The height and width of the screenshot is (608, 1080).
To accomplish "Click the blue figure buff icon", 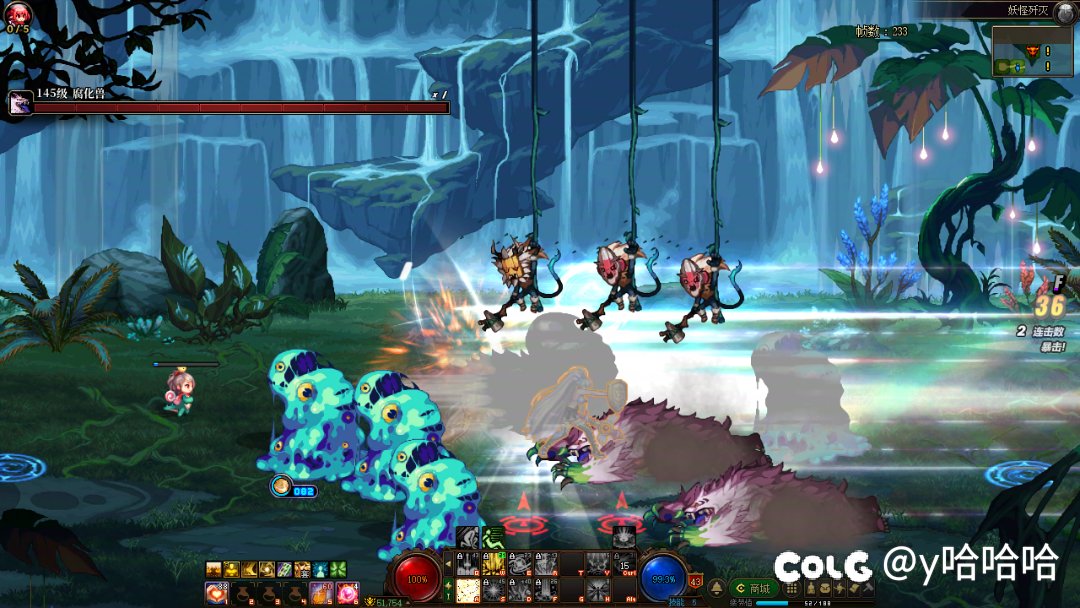I will point(319,569).
